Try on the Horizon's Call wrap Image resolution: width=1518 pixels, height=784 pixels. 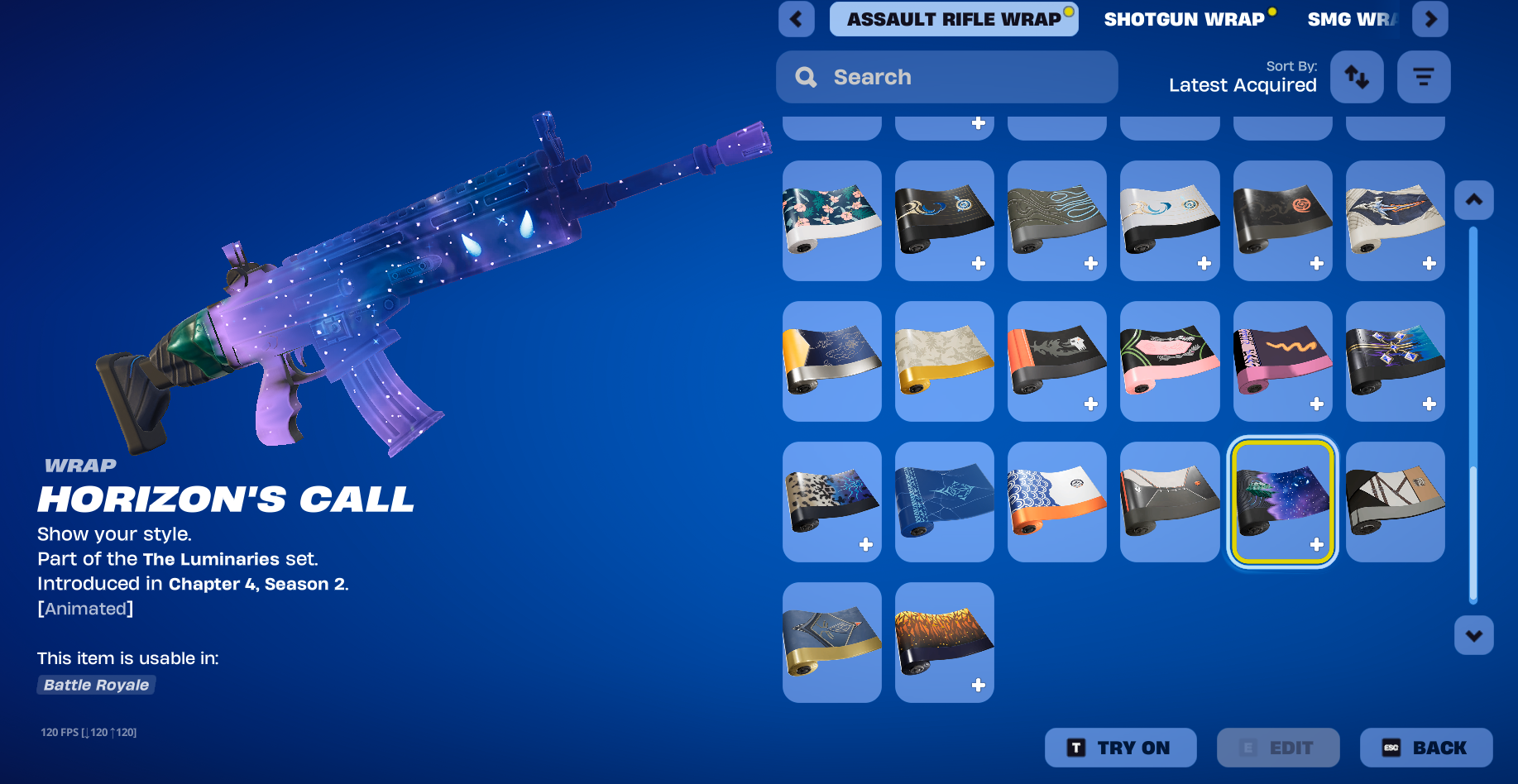click(x=1120, y=748)
